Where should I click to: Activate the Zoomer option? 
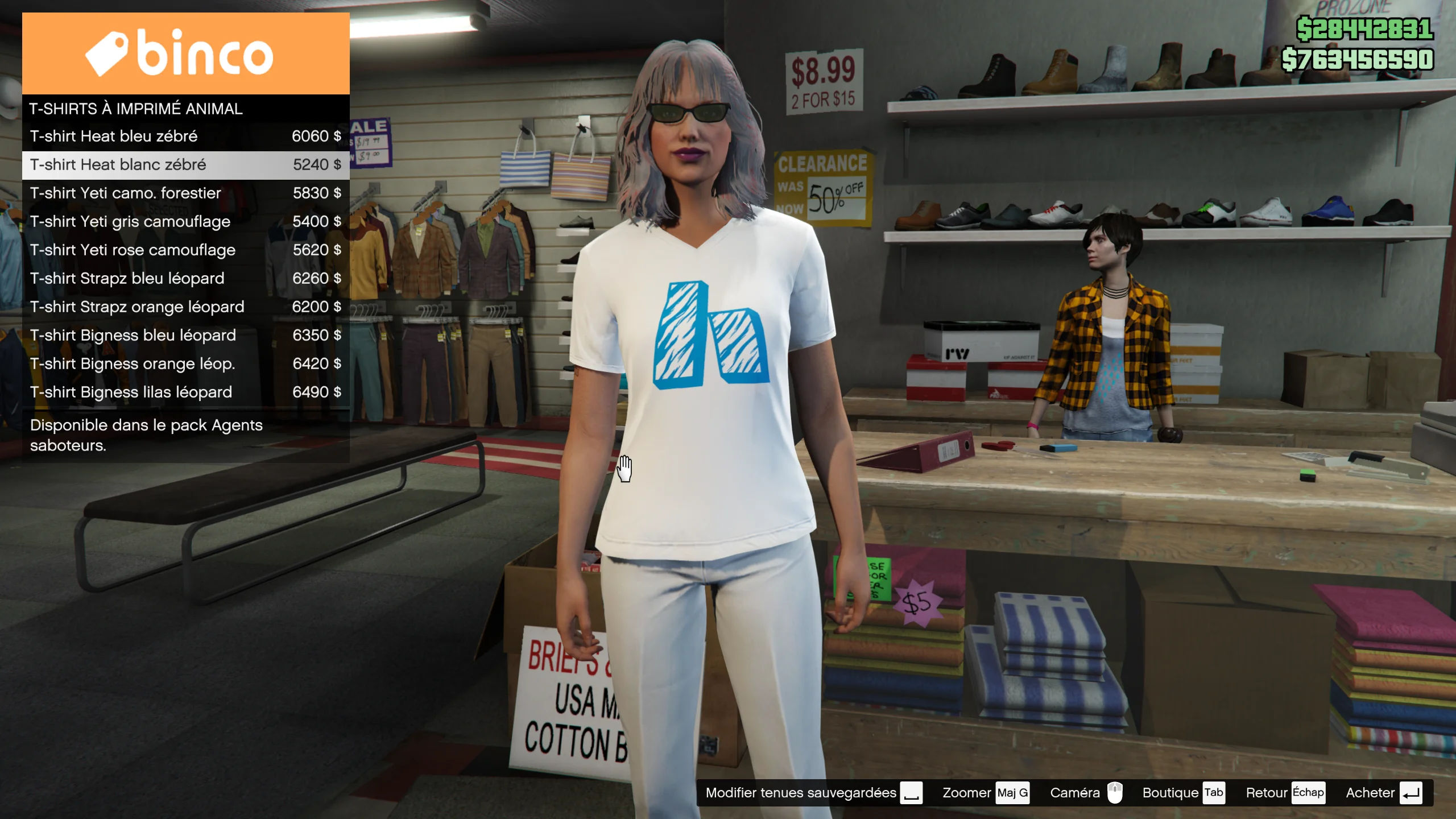[985, 793]
